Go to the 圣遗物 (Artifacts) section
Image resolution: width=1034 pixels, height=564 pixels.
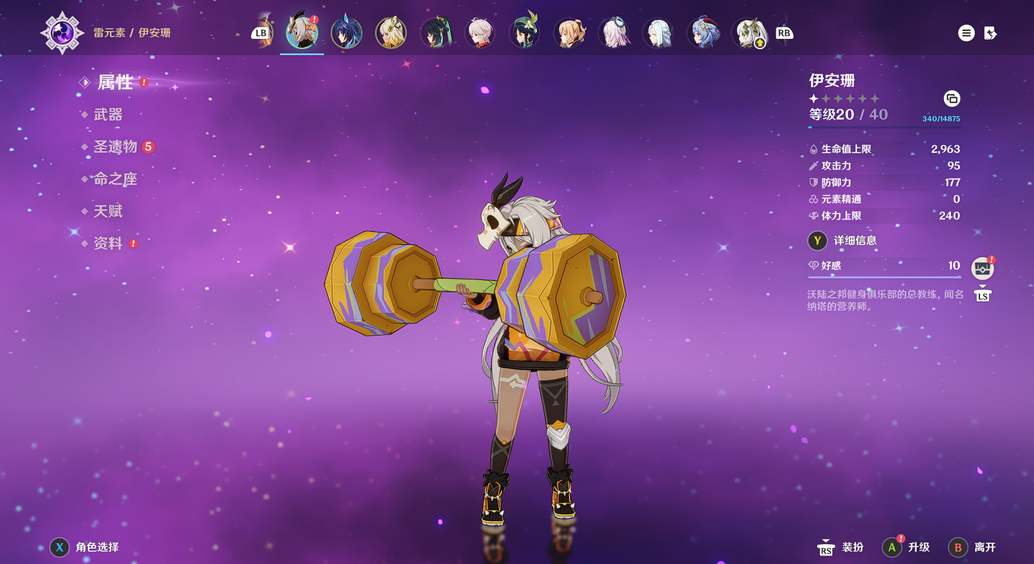click(115, 147)
